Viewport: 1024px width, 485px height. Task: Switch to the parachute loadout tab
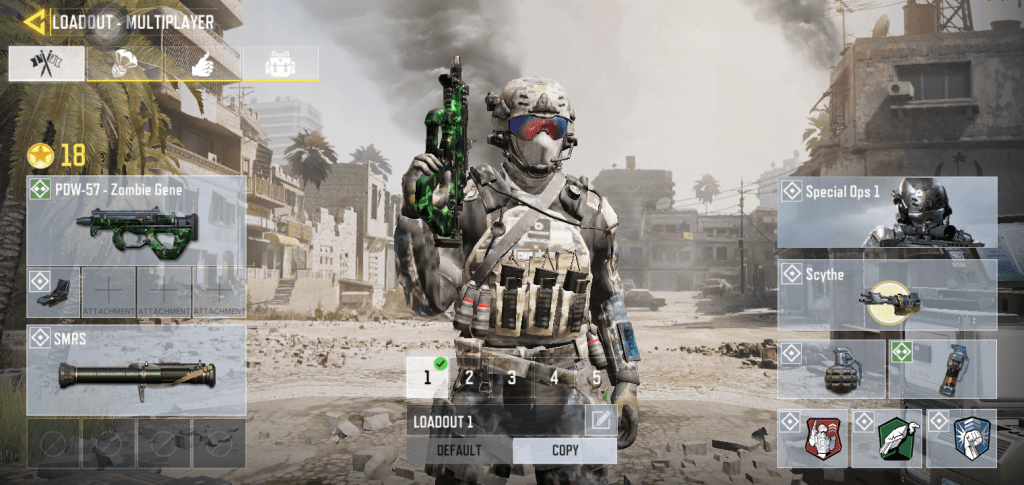point(125,63)
